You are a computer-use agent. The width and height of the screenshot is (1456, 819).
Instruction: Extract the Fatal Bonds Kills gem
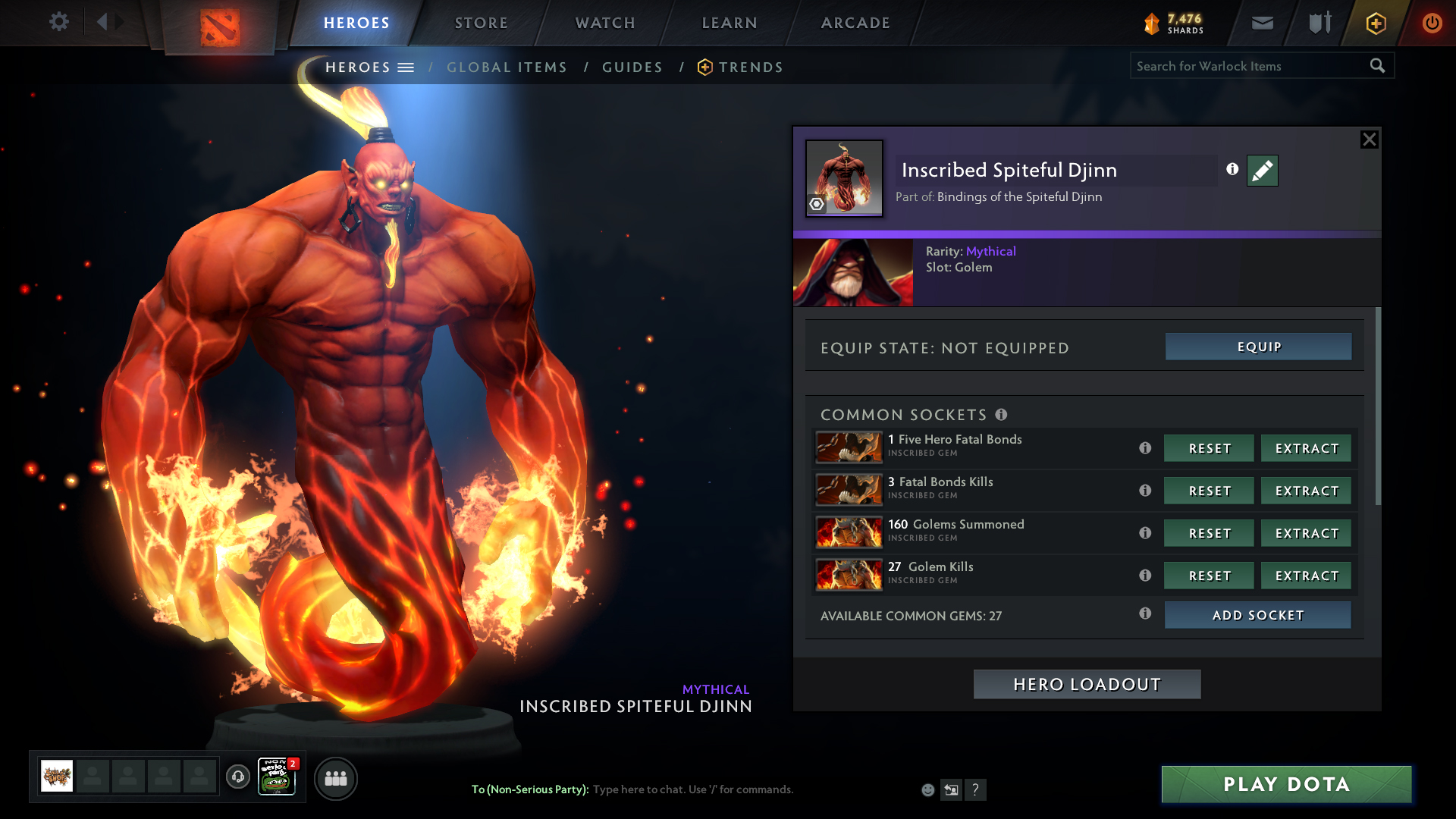coord(1306,491)
